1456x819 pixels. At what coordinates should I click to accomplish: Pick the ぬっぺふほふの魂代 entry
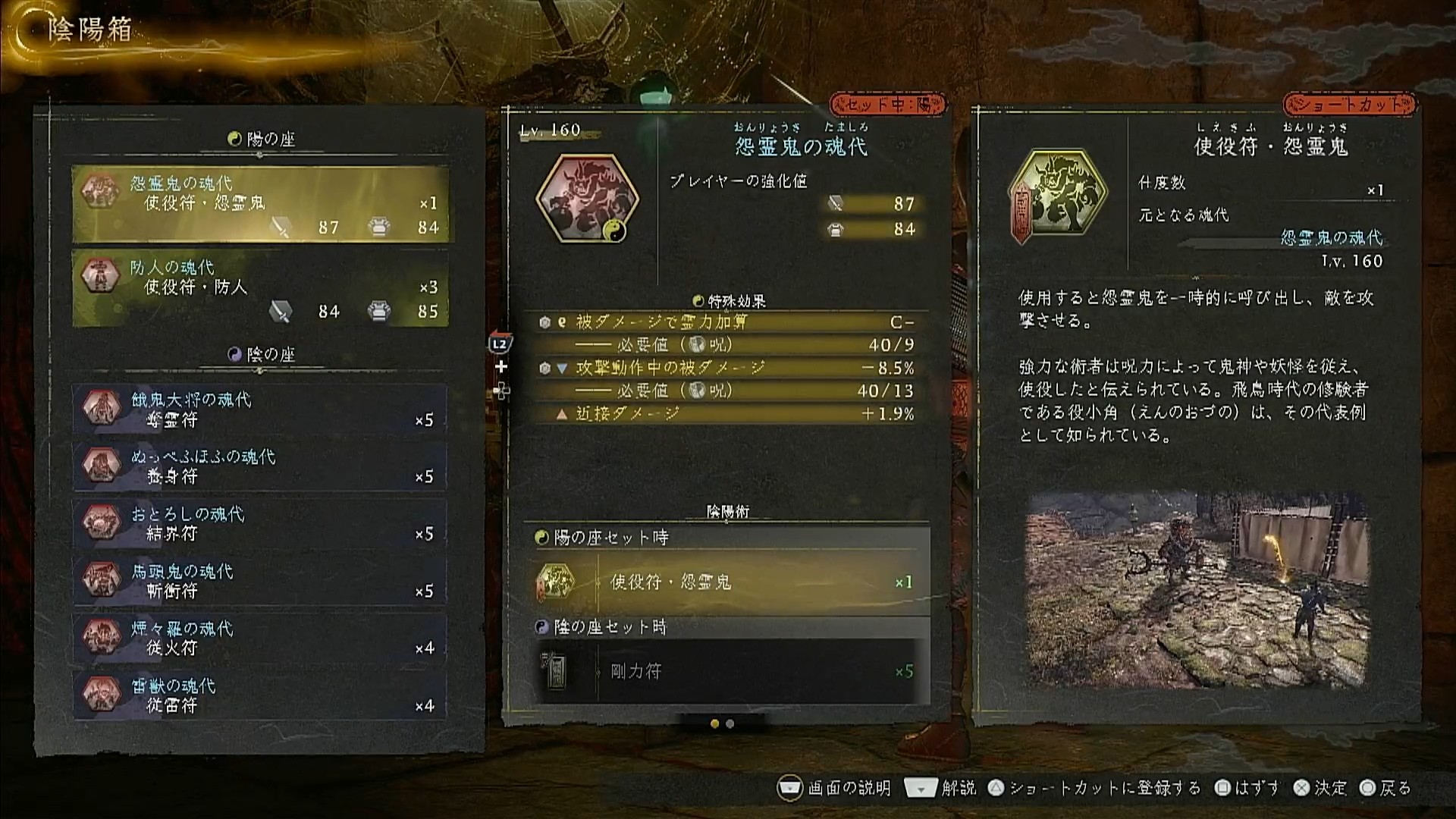260,466
